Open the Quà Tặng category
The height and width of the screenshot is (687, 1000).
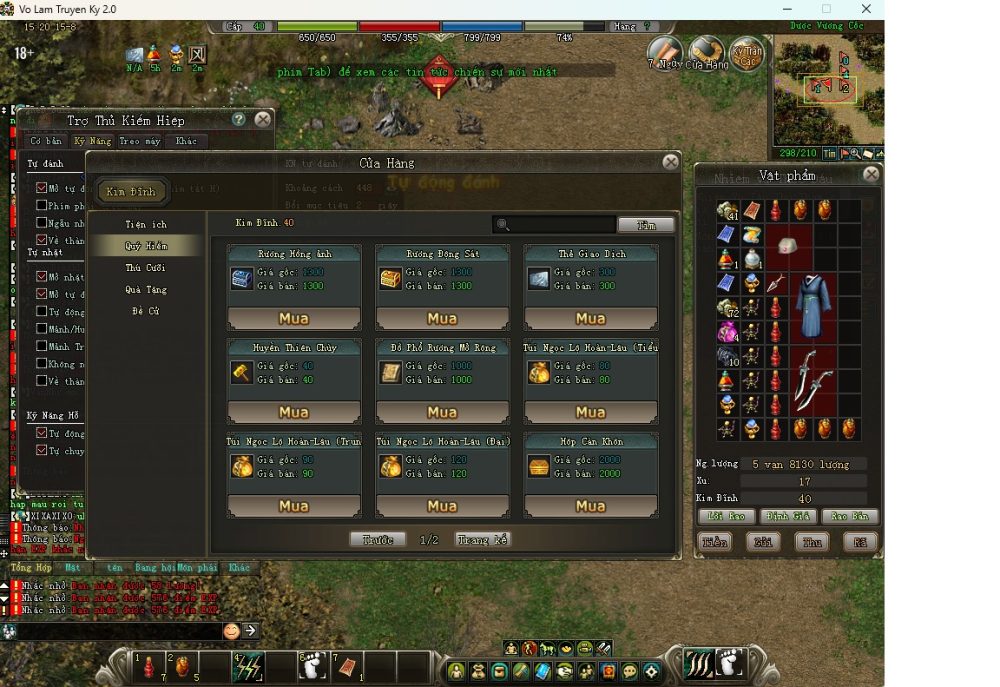146,290
